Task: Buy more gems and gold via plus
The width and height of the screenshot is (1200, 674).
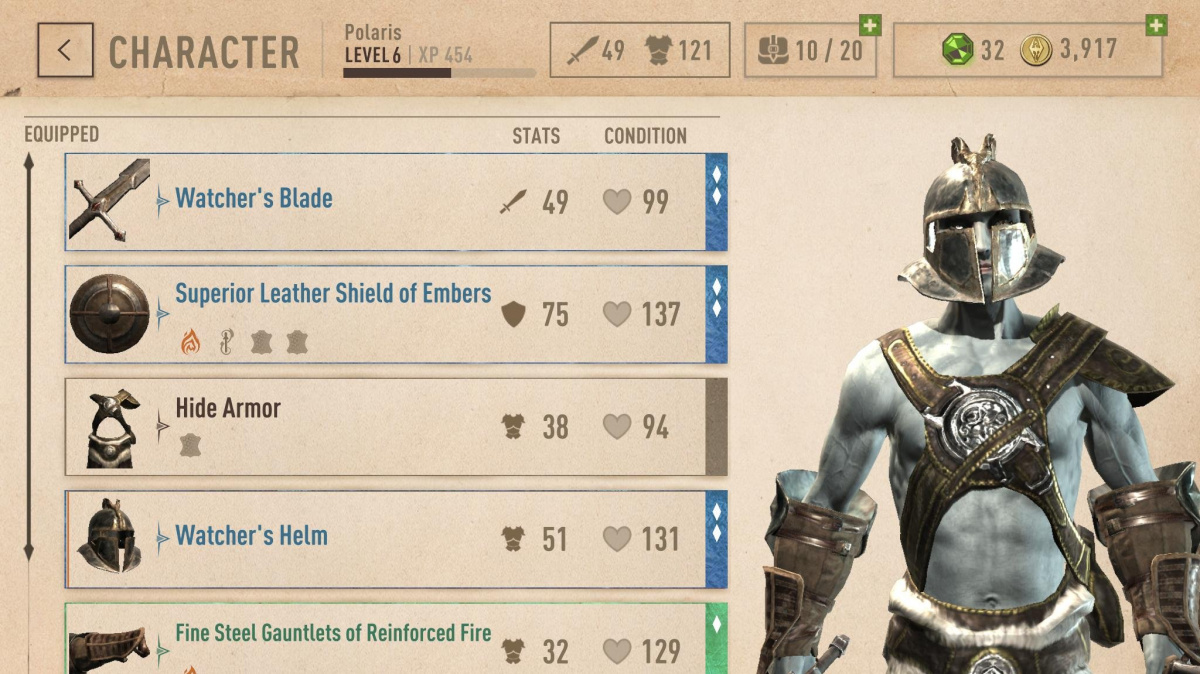Action: point(1156,25)
